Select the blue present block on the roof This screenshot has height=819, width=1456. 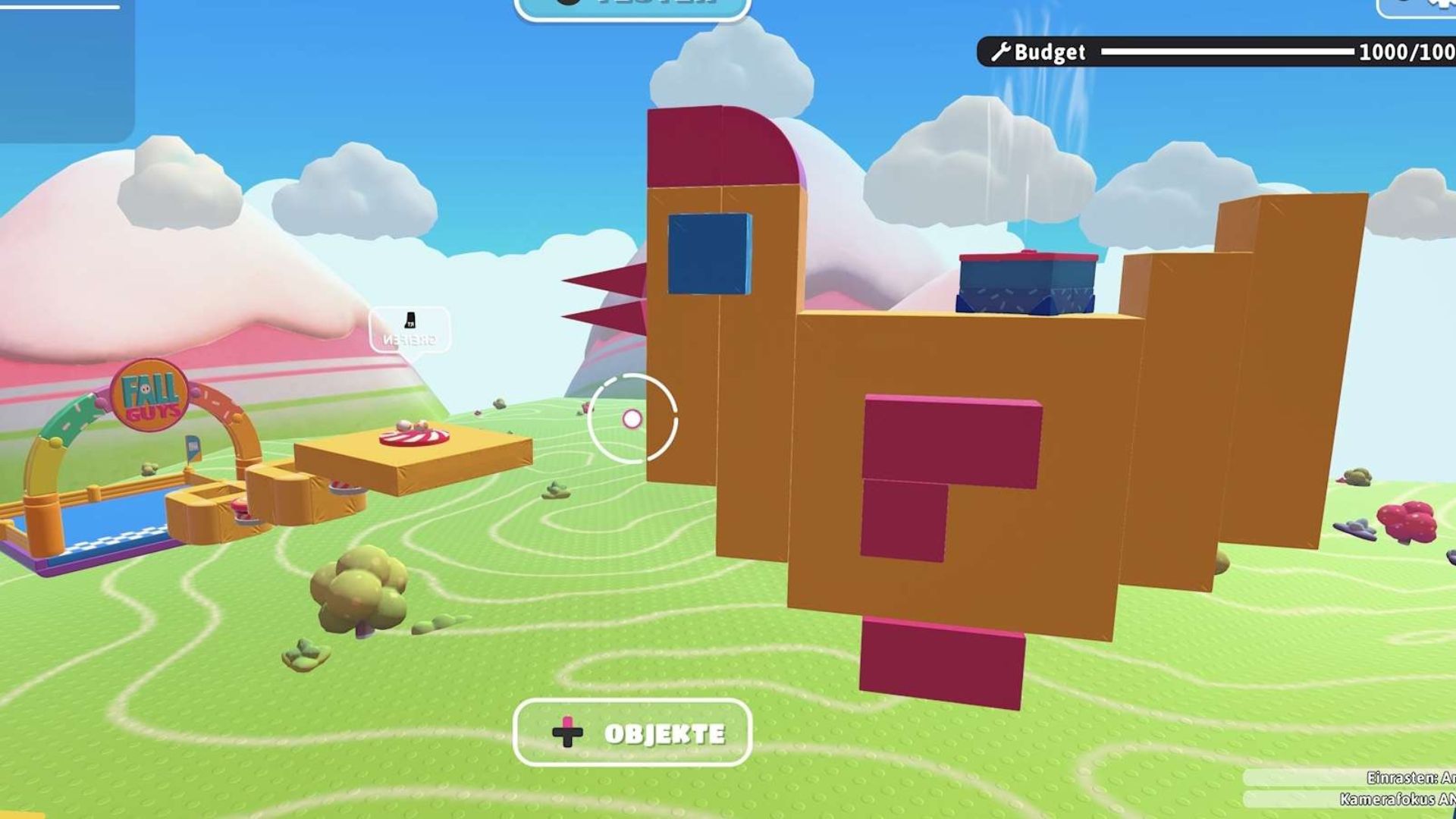point(1026,284)
